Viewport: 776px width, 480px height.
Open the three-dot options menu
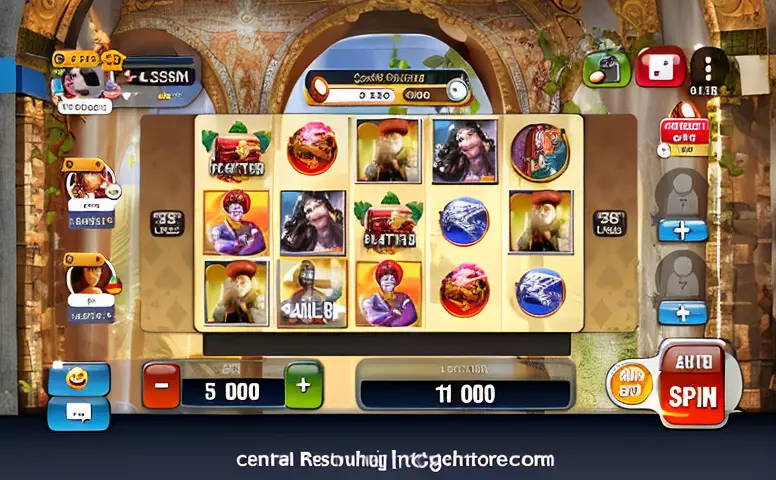click(710, 67)
